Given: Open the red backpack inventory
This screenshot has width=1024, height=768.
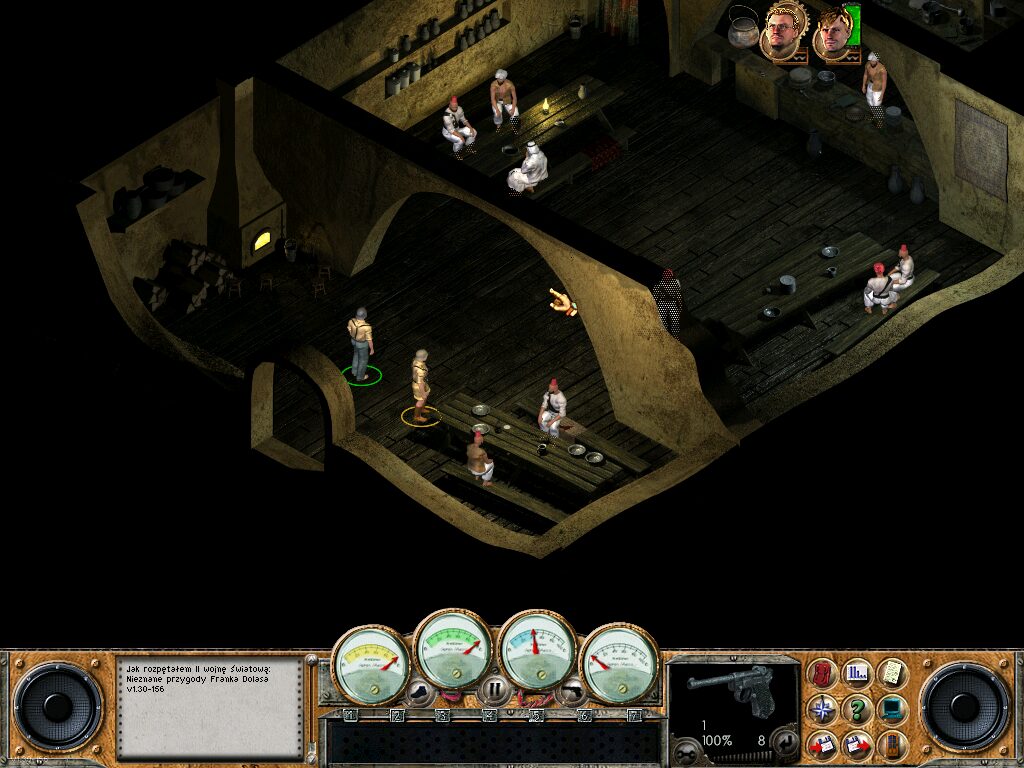Looking at the screenshot, I should [823, 674].
